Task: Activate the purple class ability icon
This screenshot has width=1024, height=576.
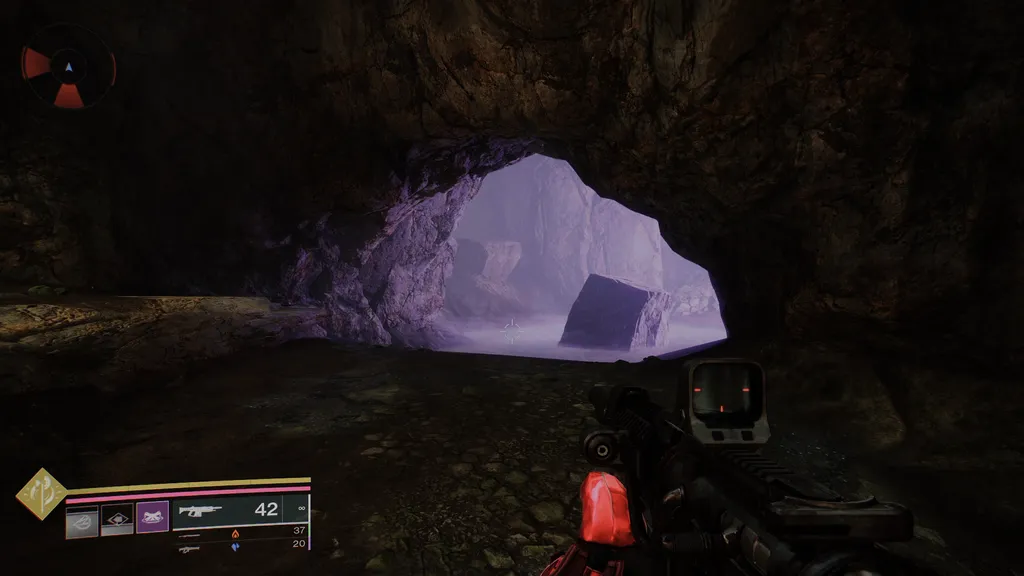Action: (152, 517)
